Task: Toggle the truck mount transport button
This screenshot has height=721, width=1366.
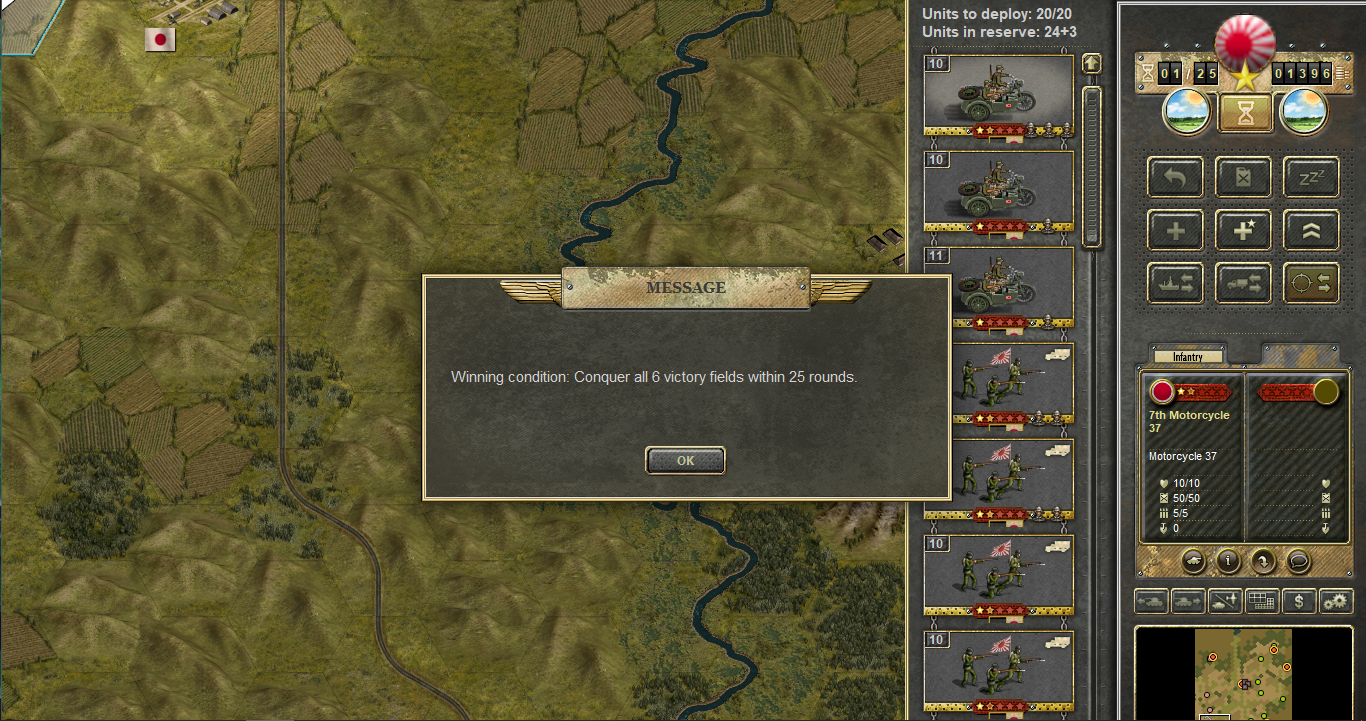Action: (x=1243, y=283)
